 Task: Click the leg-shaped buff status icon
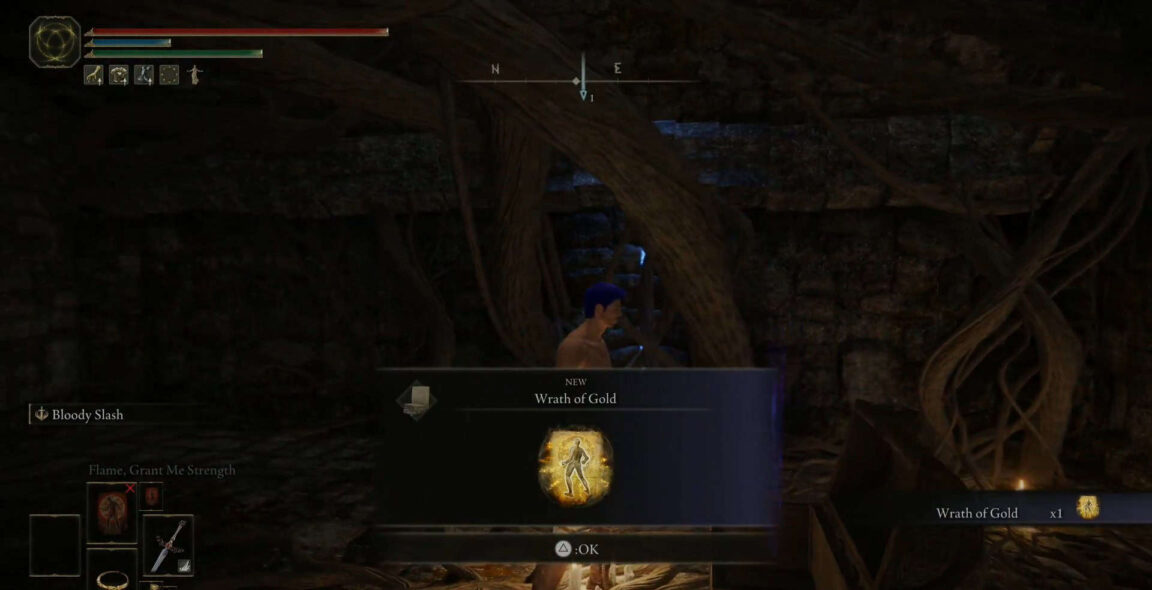coord(94,75)
